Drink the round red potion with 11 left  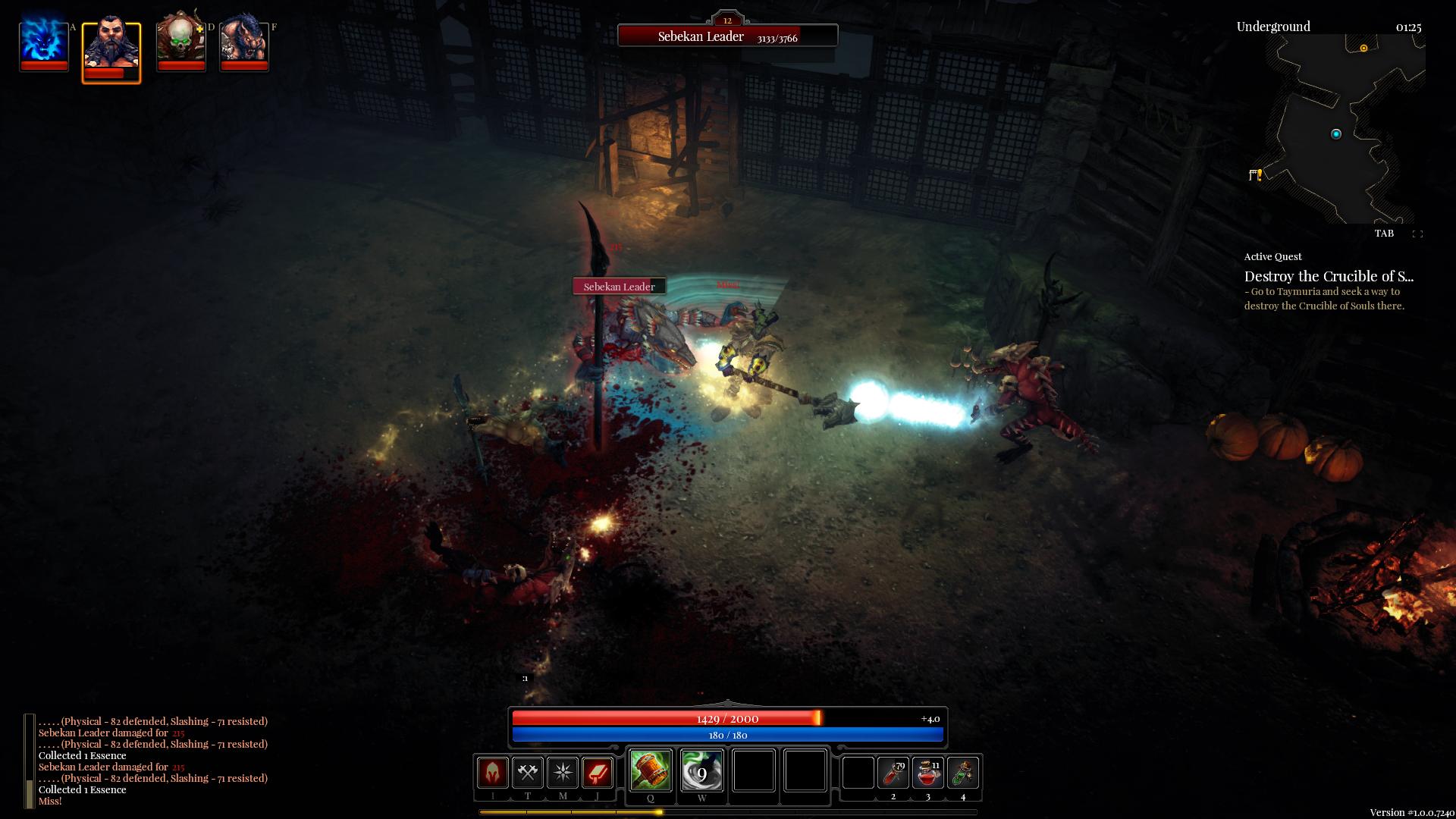pyautogui.click(x=928, y=773)
